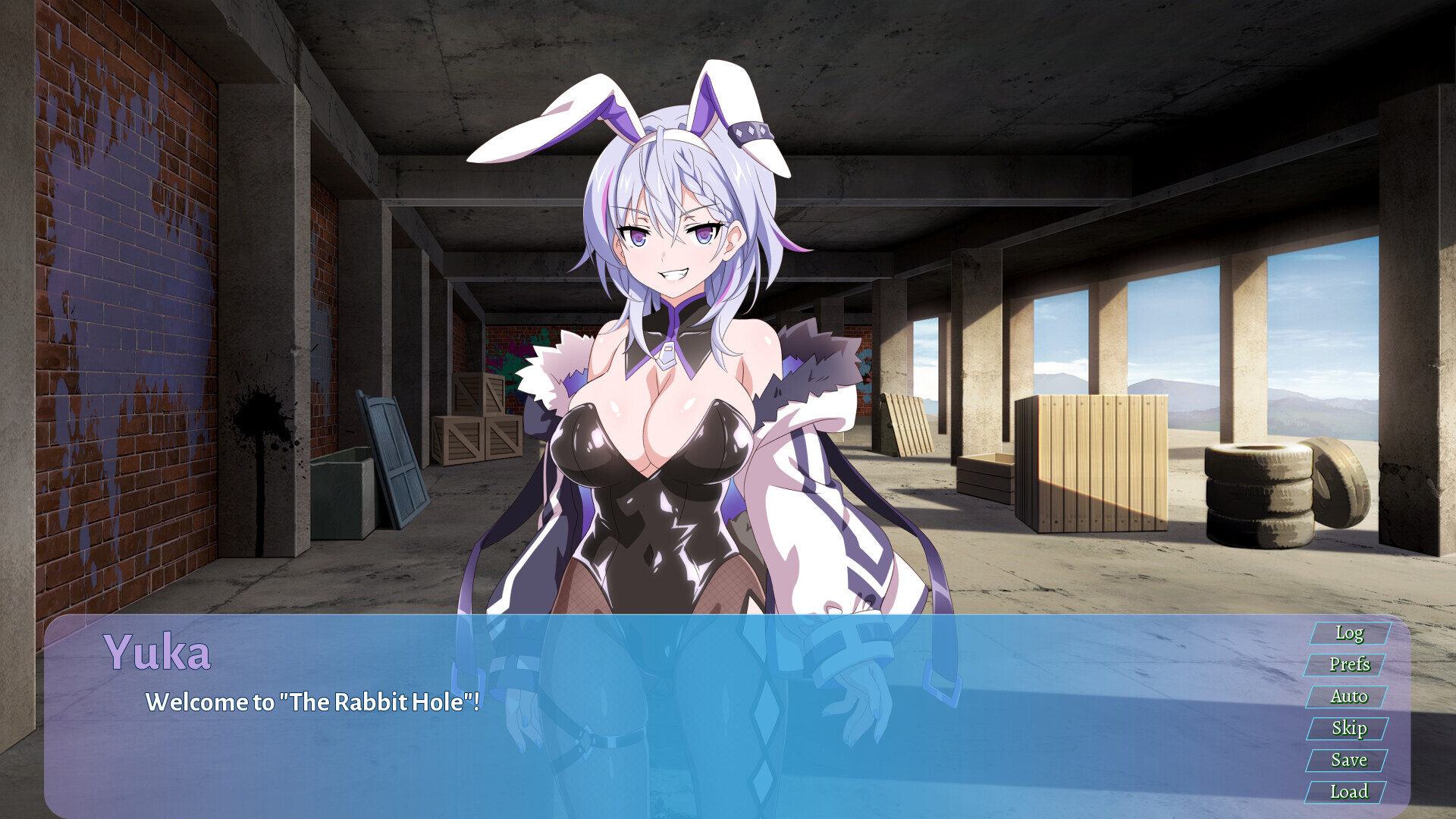Open the Load game screen
Image resolution: width=1456 pixels, height=819 pixels.
[x=1349, y=792]
